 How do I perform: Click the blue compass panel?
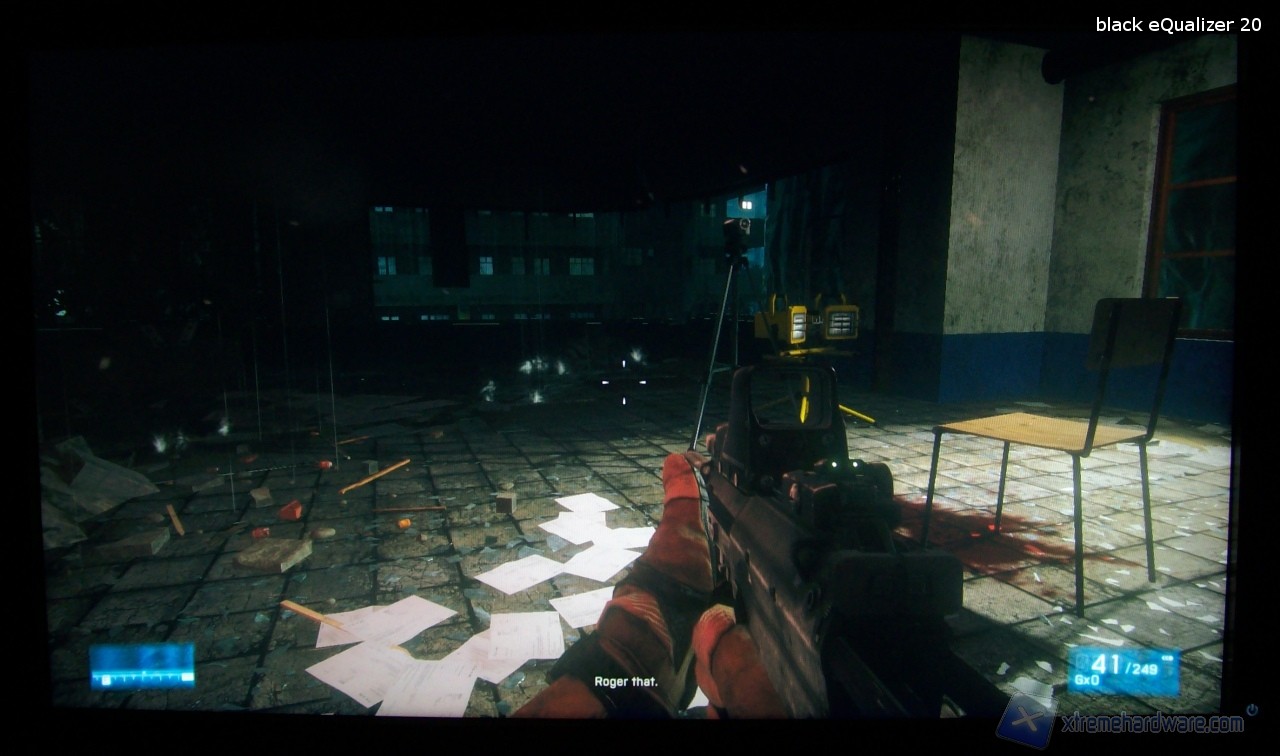[x=142, y=666]
